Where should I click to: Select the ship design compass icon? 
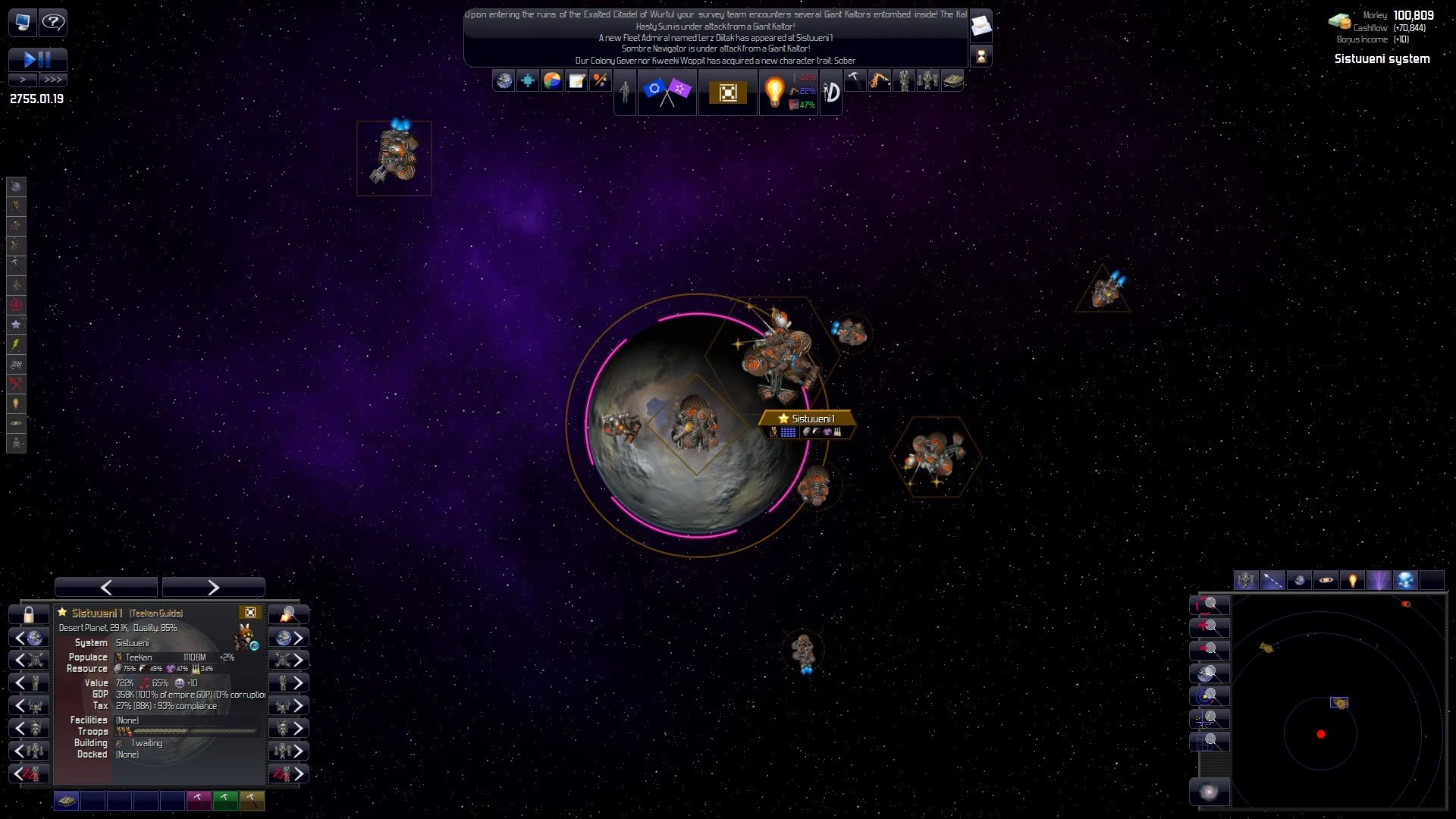pos(831,93)
